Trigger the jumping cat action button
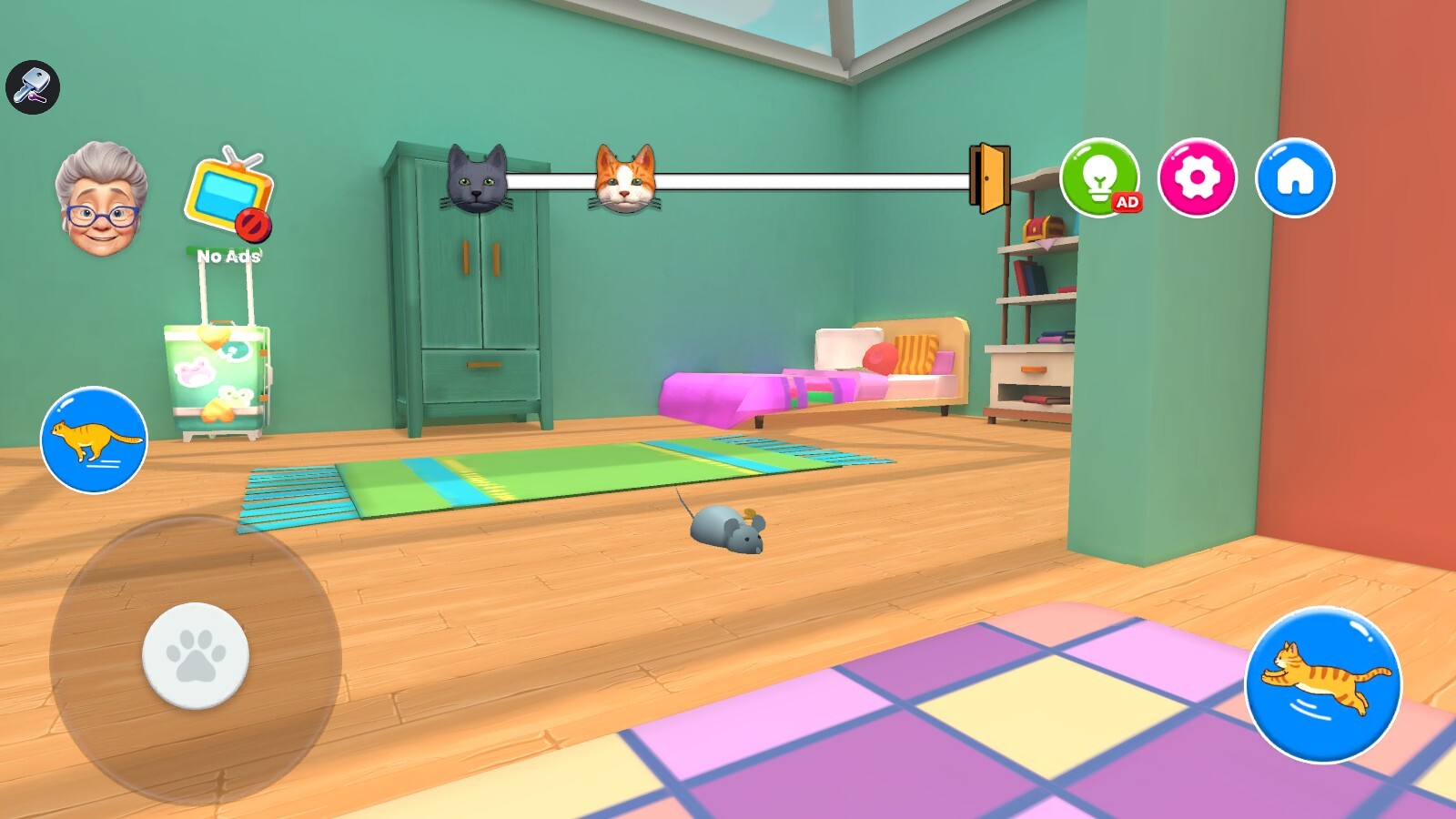 click(x=1323, y=684)
